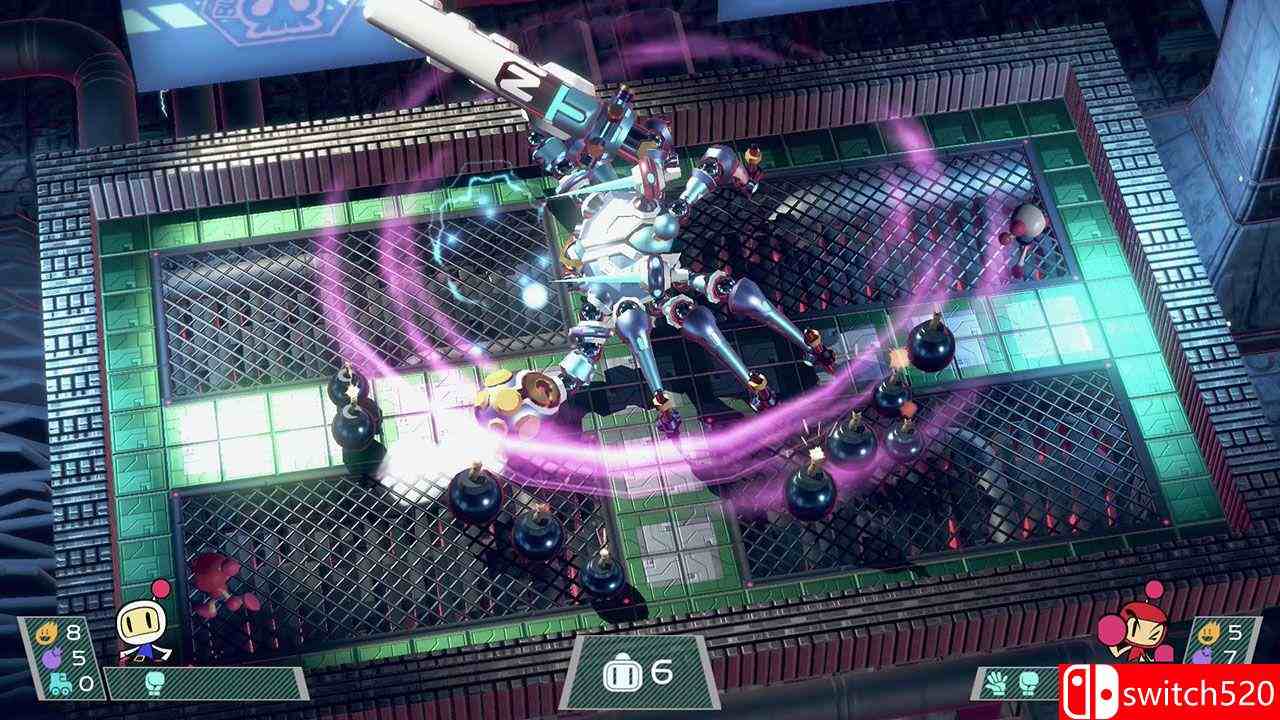Click the switch520 watermark text
This screenshot has height=720, width=1280.
[x=1198, y=692]
